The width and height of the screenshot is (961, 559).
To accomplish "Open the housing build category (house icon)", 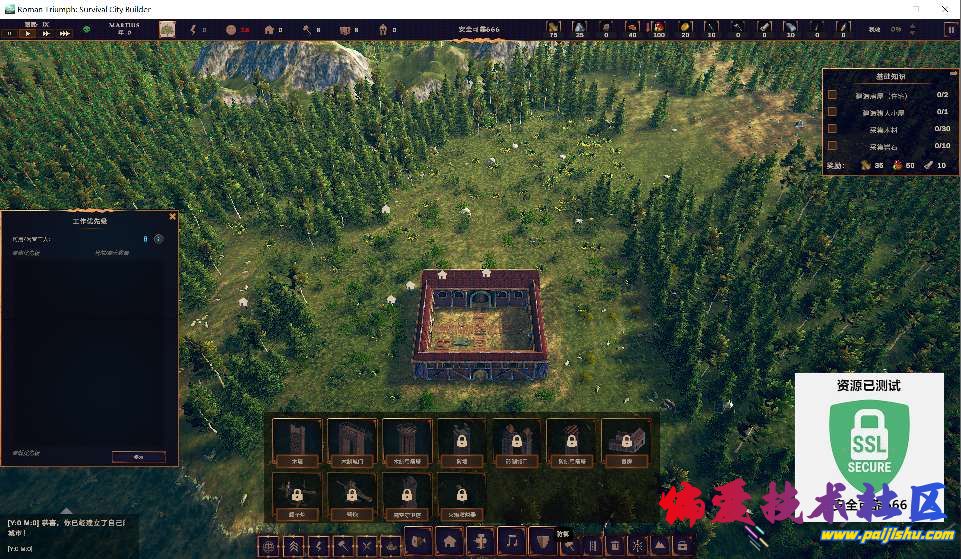I will [450, 541].
